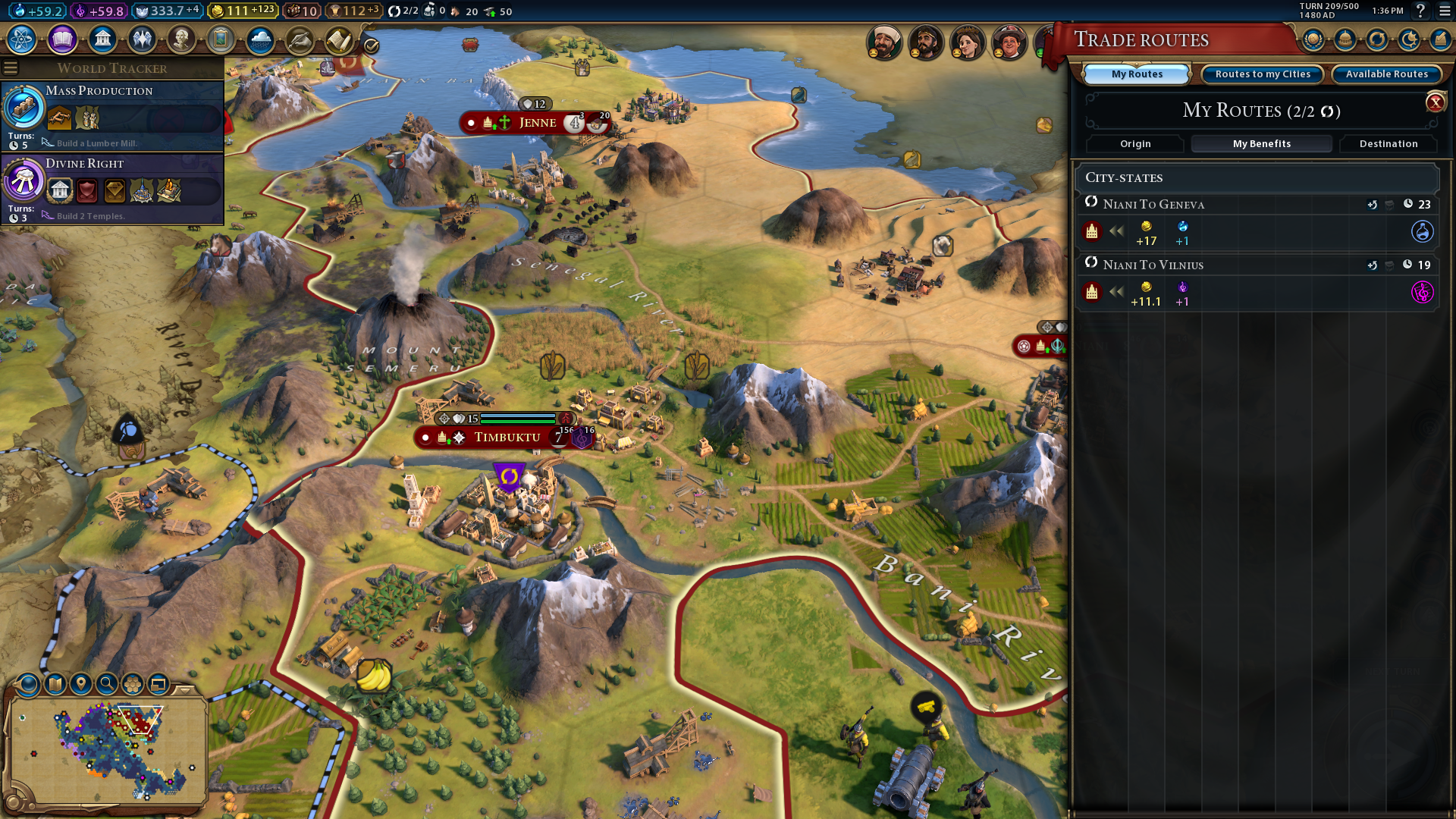The width and height of the screenshot is (1456, 819).
Task: Switch to Available Routes tab
Action: [x=1386, y=74]
